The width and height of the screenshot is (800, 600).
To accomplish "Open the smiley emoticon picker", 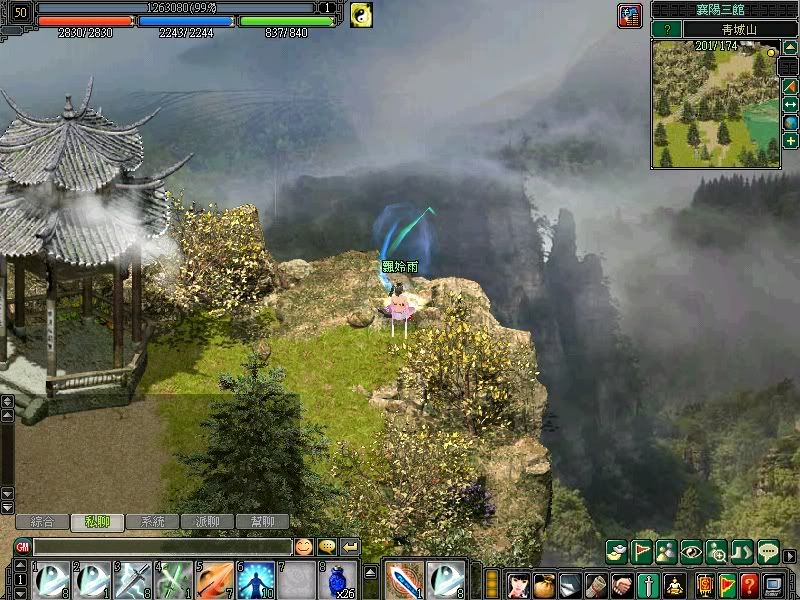I will point(303,547).
